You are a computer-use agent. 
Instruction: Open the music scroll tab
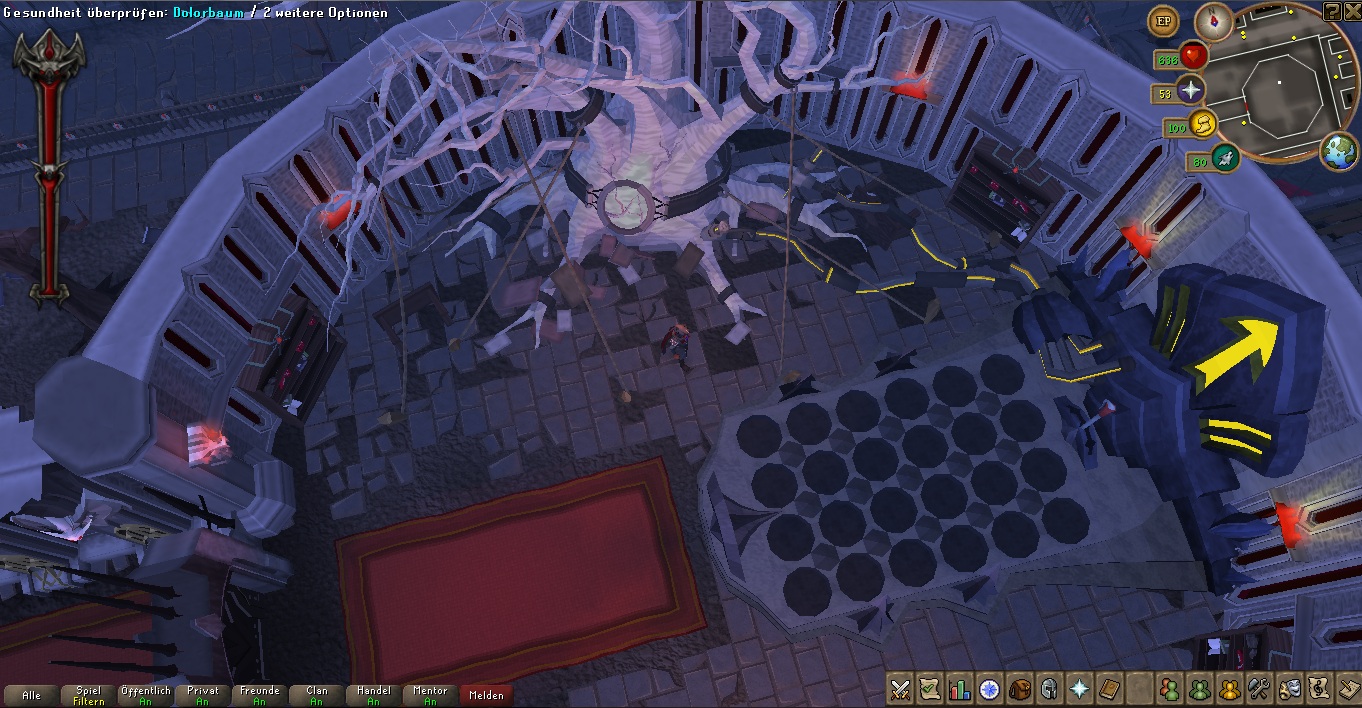(x=1318, y=689)
